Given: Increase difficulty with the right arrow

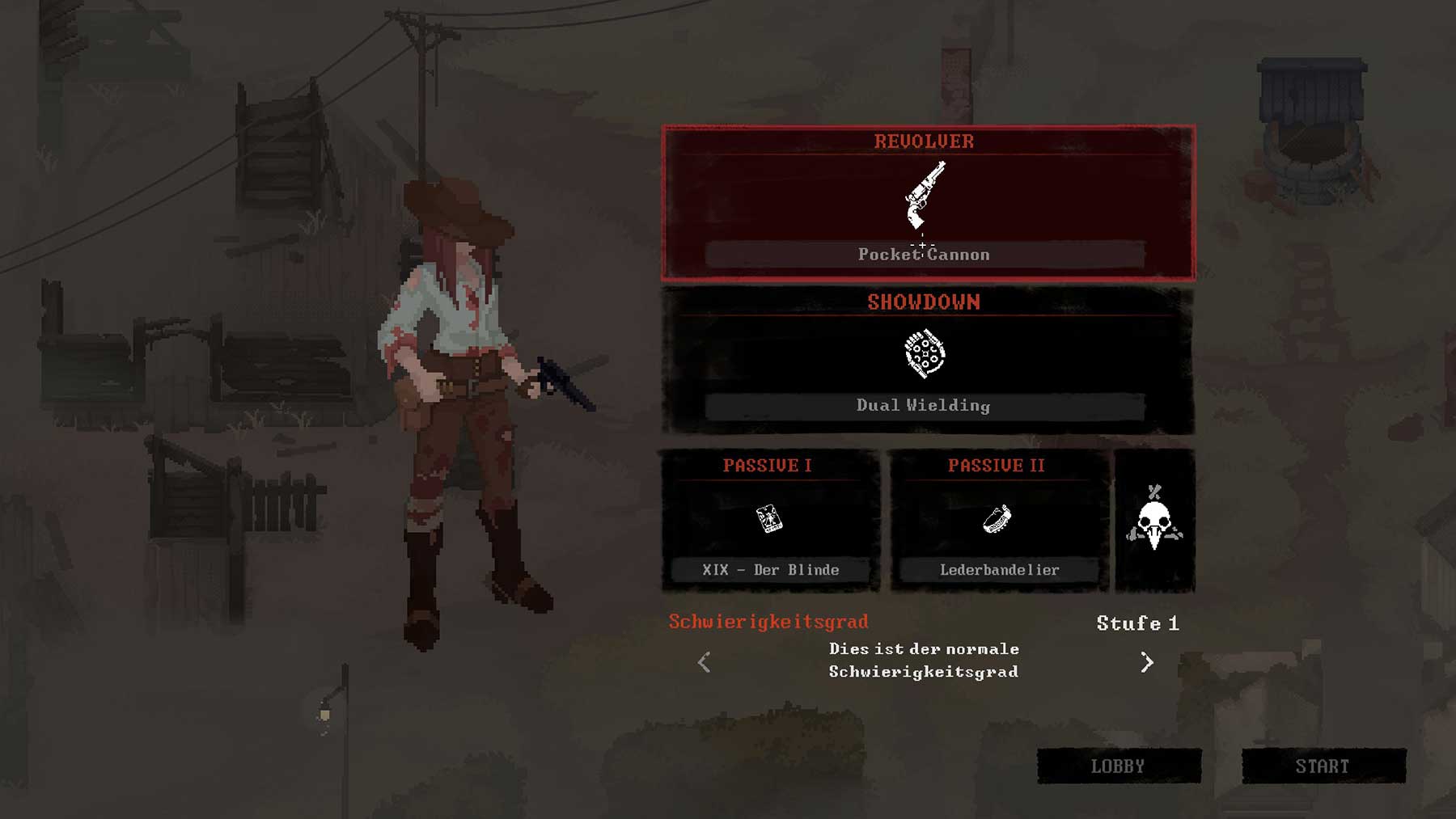Looking at the screenshot, I should coord(1146,662).
